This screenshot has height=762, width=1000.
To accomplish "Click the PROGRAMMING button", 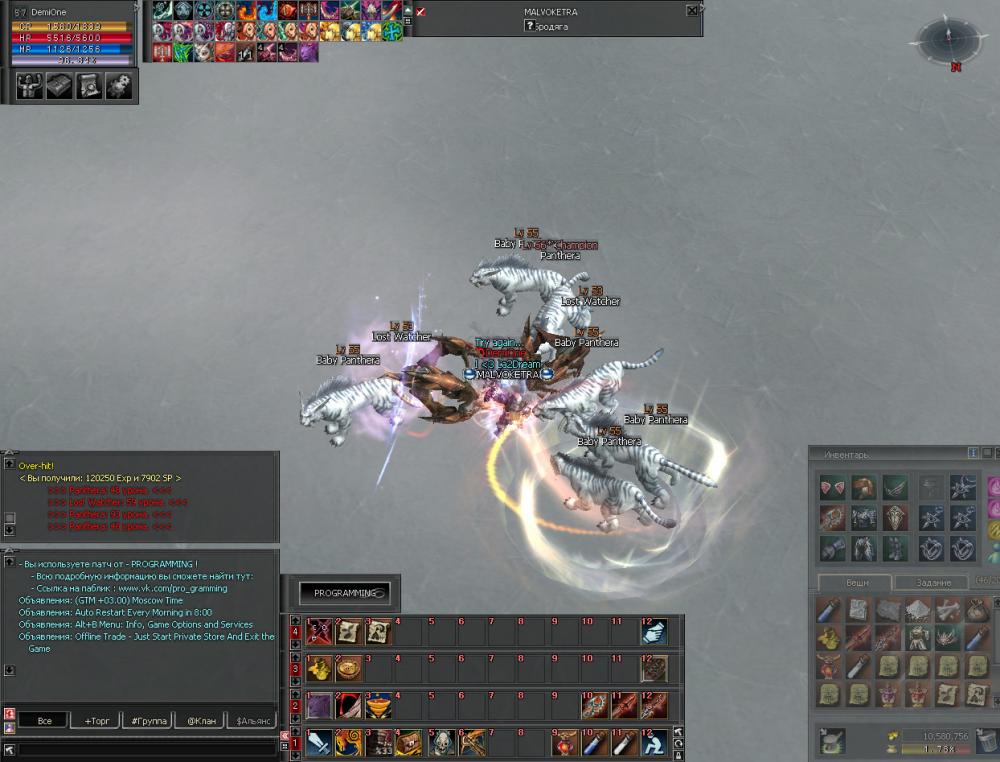I will [x=345, y=593].
